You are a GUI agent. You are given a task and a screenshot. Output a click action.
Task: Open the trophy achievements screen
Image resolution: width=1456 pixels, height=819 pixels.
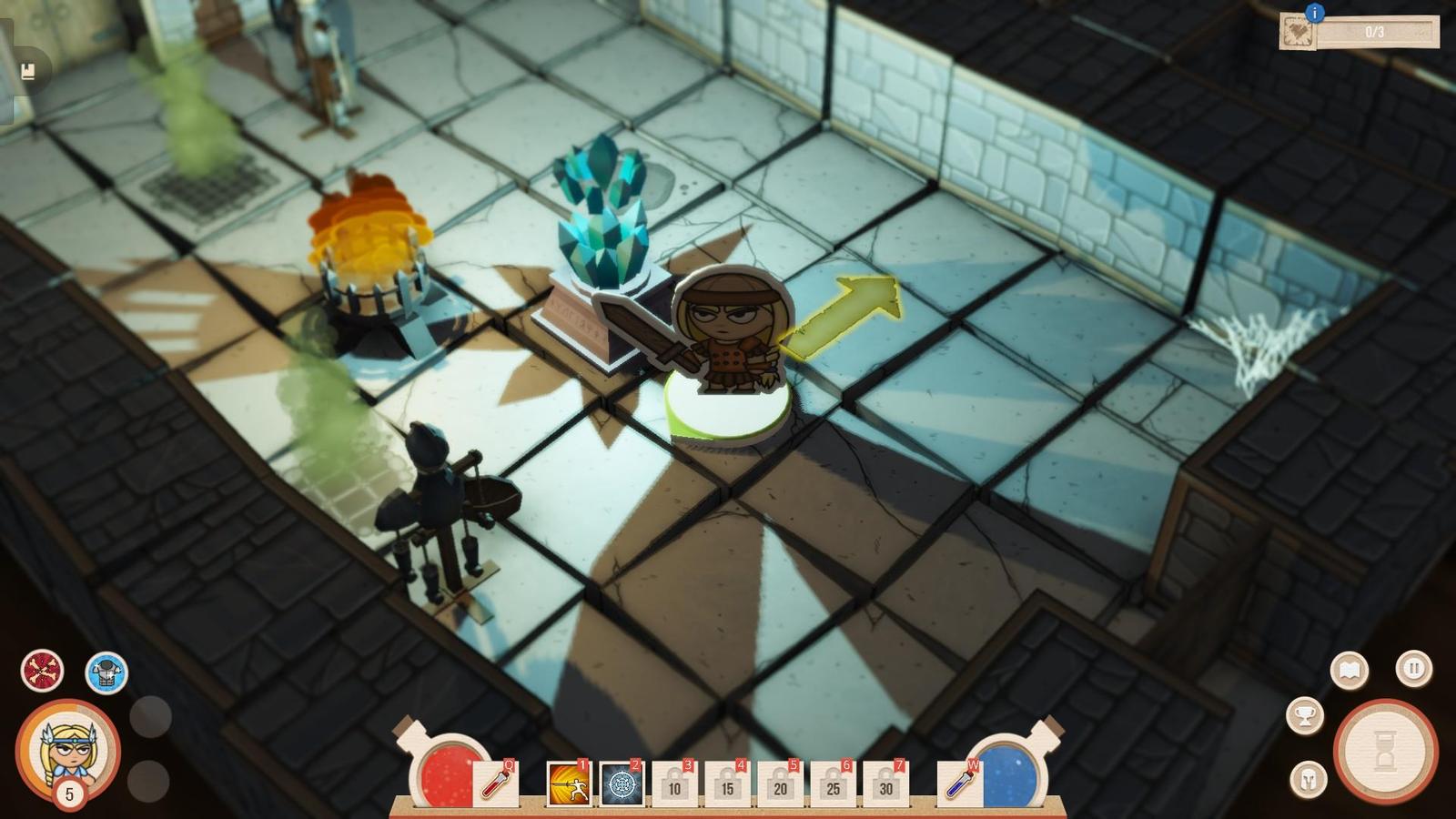(1305, 715)
